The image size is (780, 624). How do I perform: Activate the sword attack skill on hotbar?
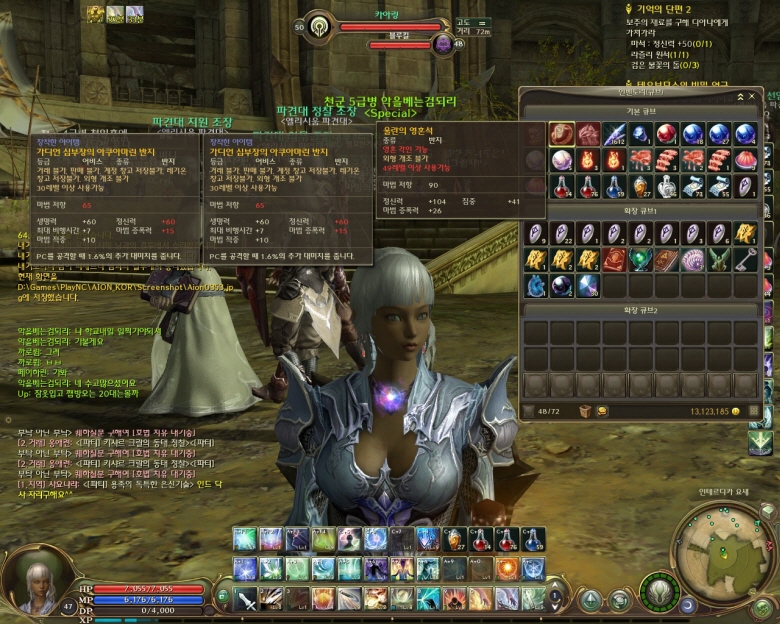tap(246, 599)
